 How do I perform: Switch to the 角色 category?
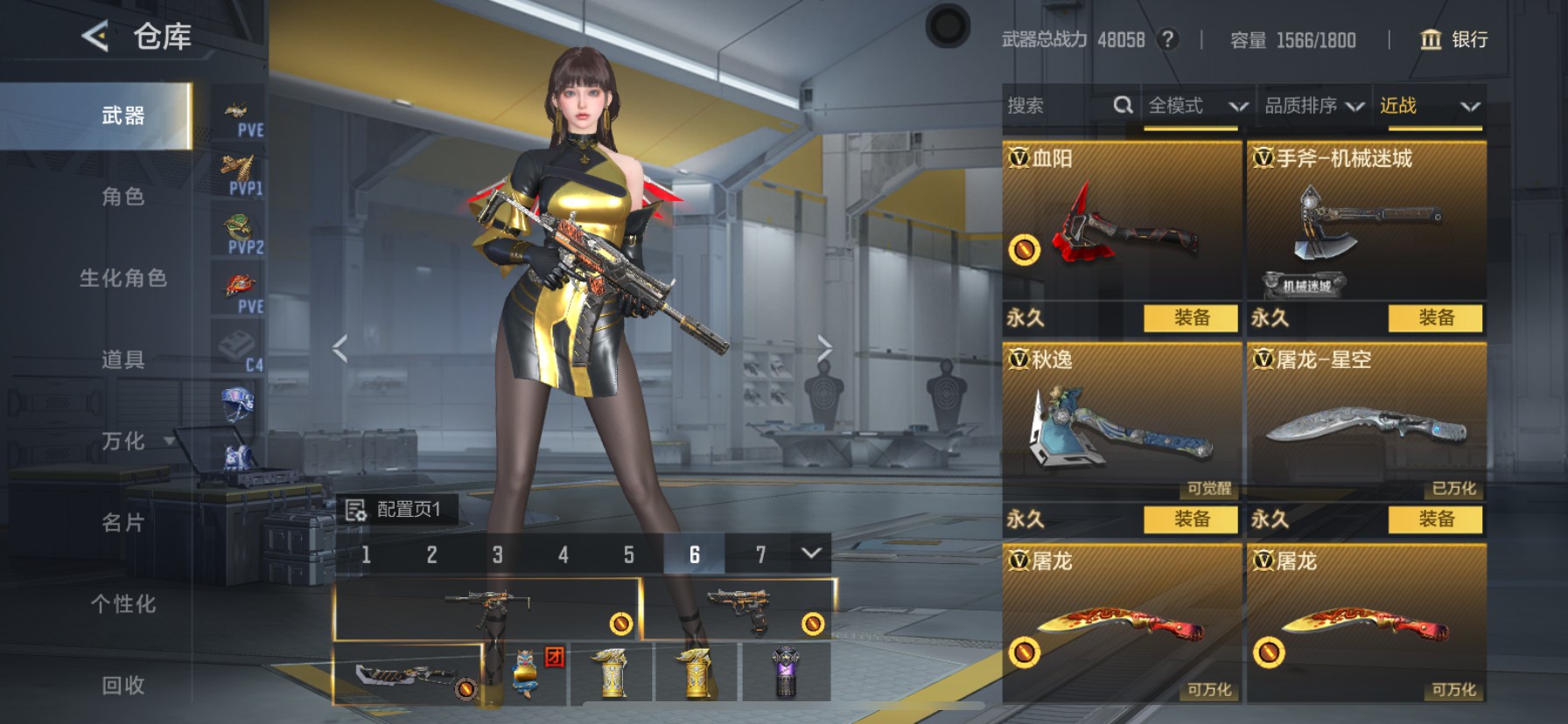tap(123, 197)
